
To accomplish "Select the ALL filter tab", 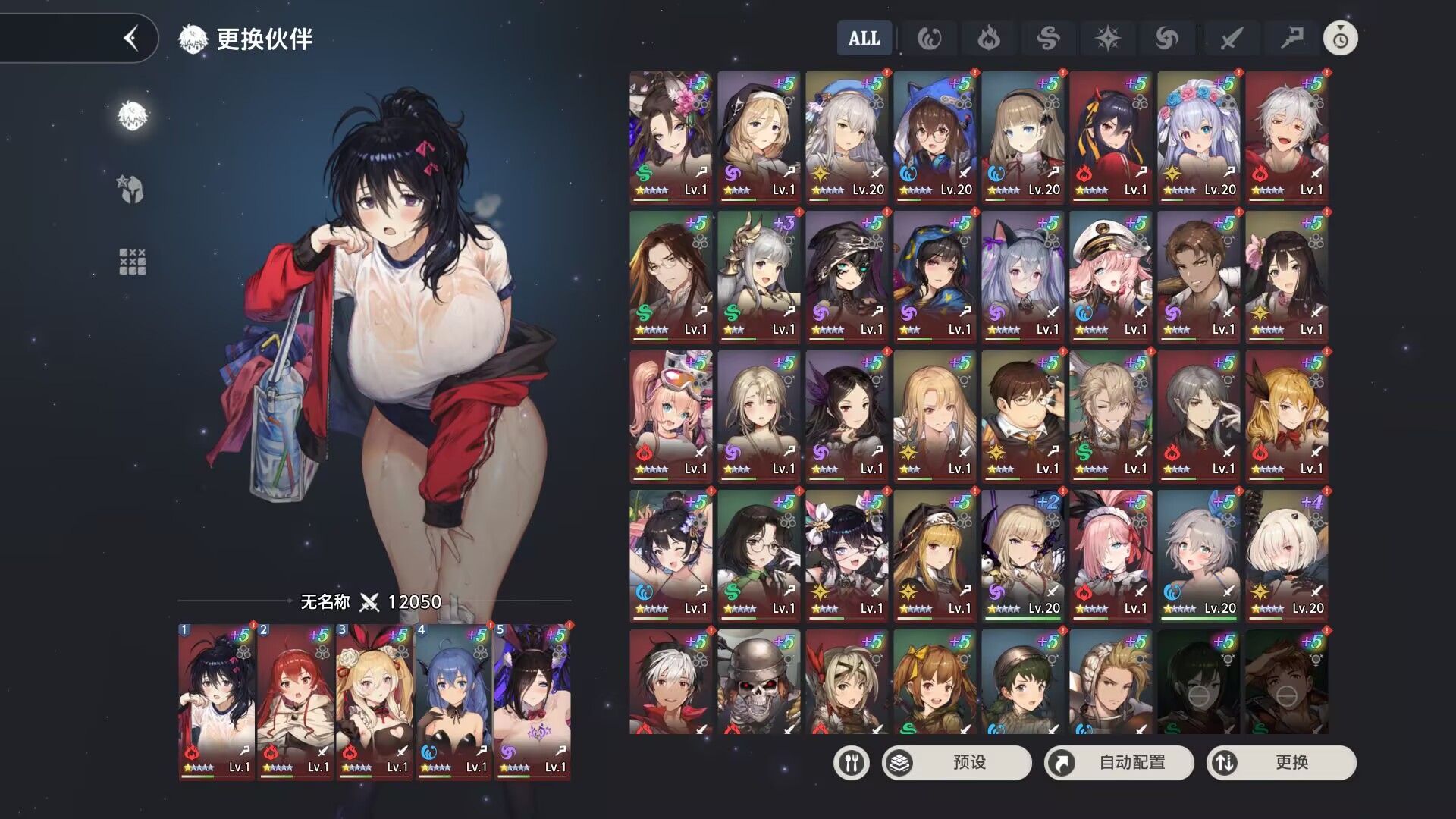I will click(864, 39).
